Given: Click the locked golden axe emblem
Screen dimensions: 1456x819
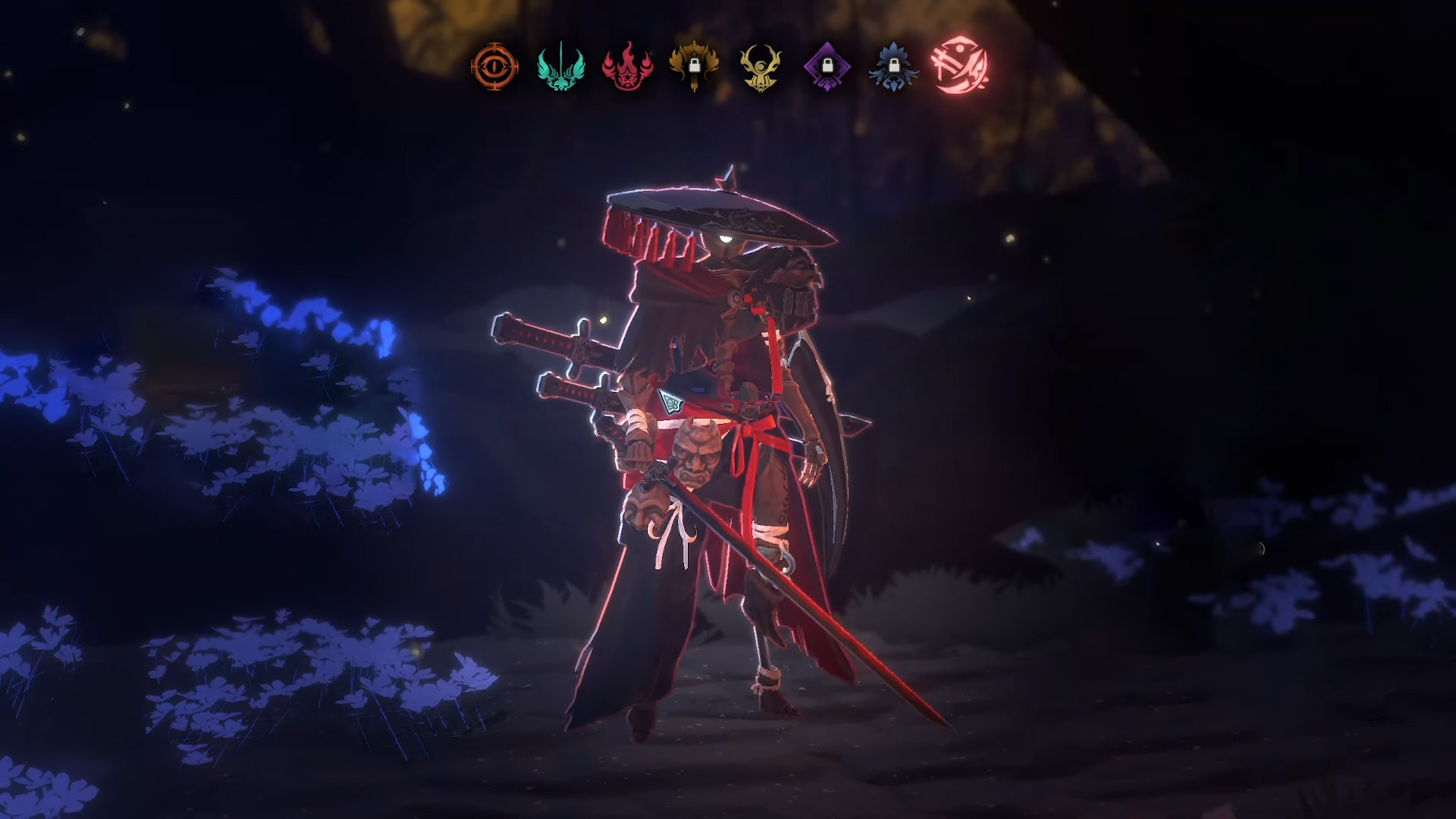Looking at the screenshot, I should (x=694, y=67).
